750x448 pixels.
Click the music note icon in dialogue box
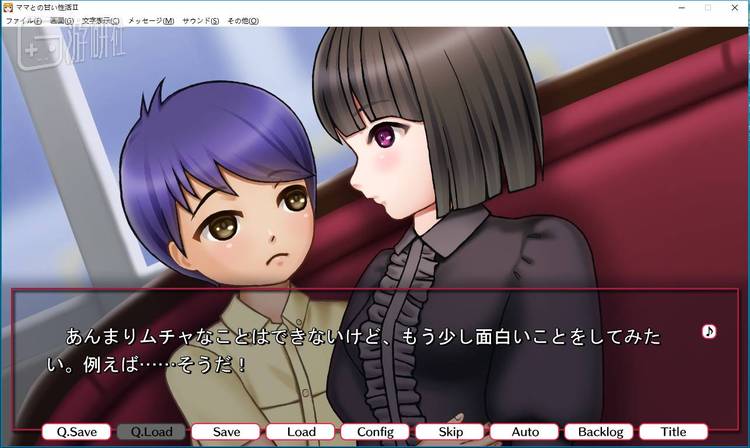tap(709, 331)
